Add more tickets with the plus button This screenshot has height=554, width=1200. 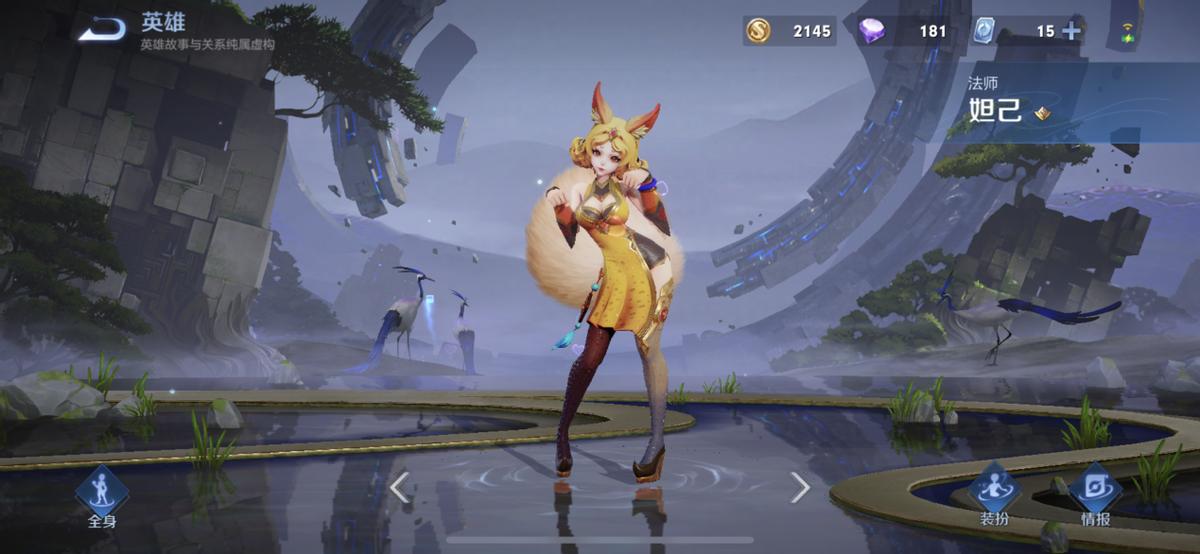pyautogui.click(x=1071, y=31)
